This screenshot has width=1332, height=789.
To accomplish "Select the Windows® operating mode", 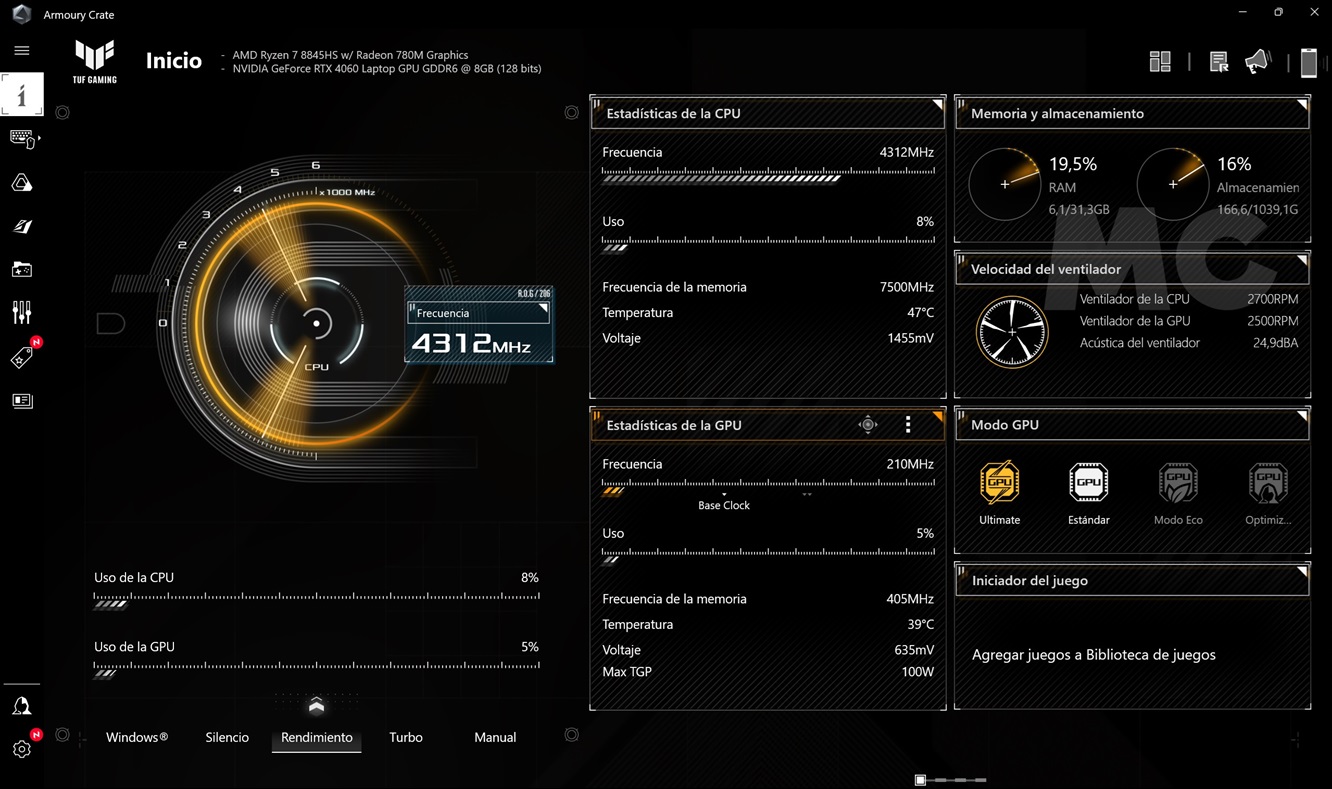I will pyautogui.click(x=137, y=737).
